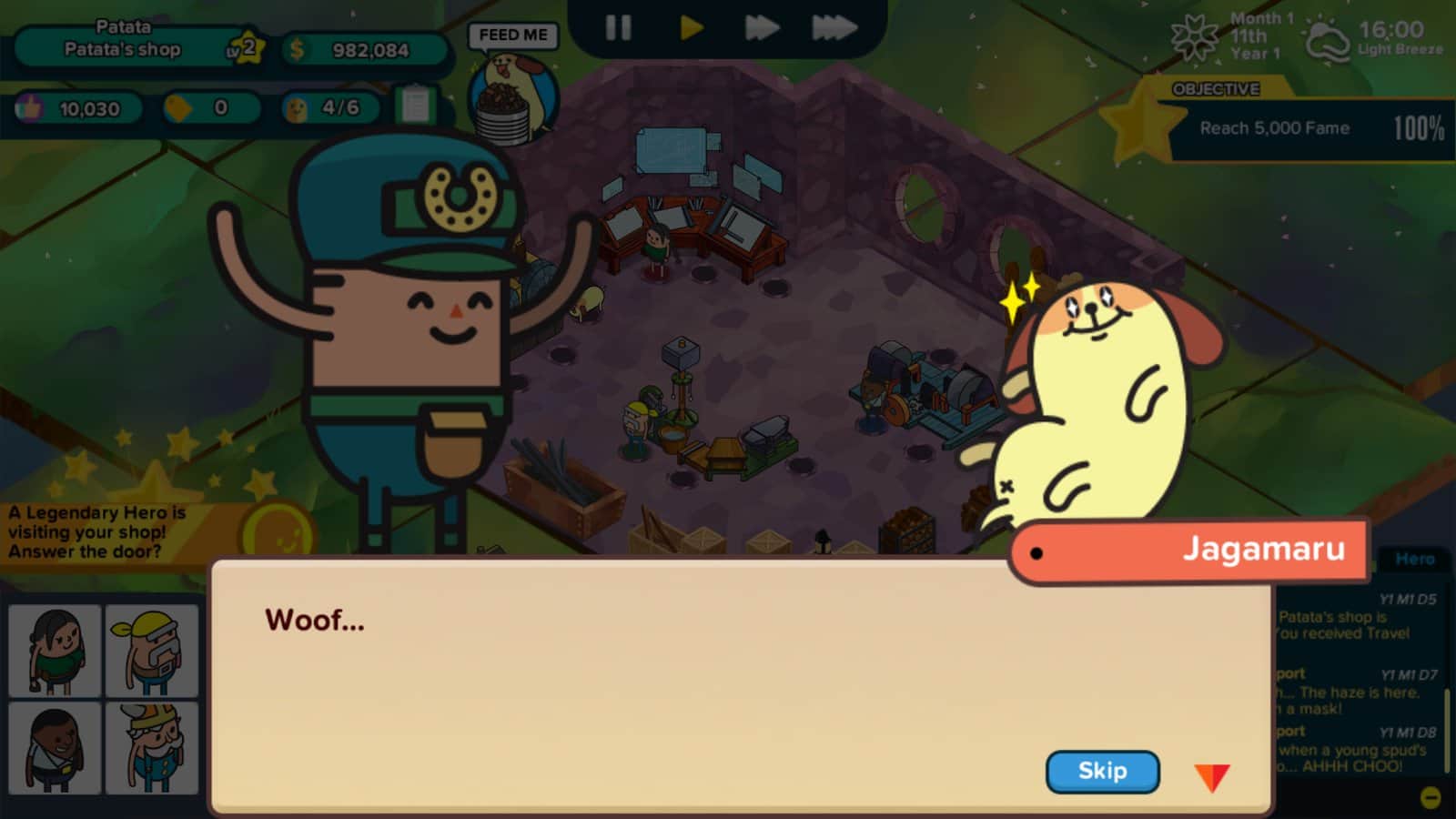
Task: Open Patata's shop level panel
Action: point(136,49)
